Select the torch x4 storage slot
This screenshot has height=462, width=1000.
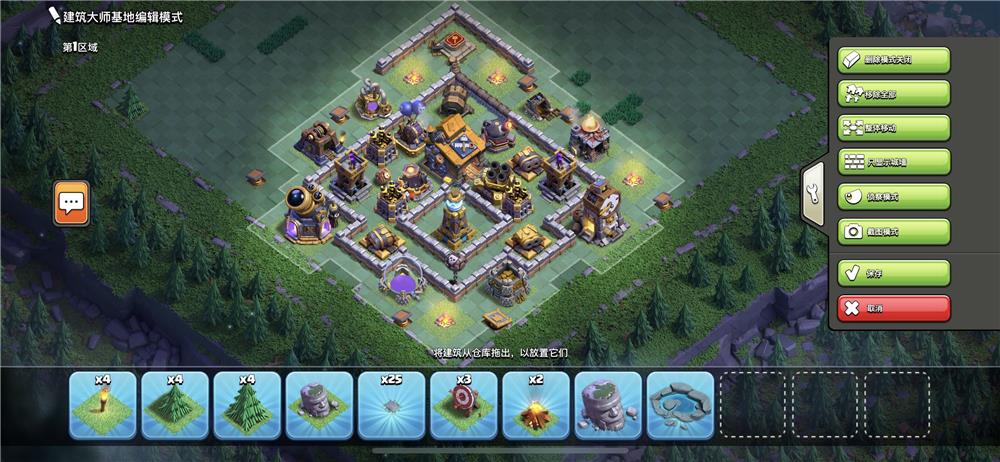click(x=102, y=405)
